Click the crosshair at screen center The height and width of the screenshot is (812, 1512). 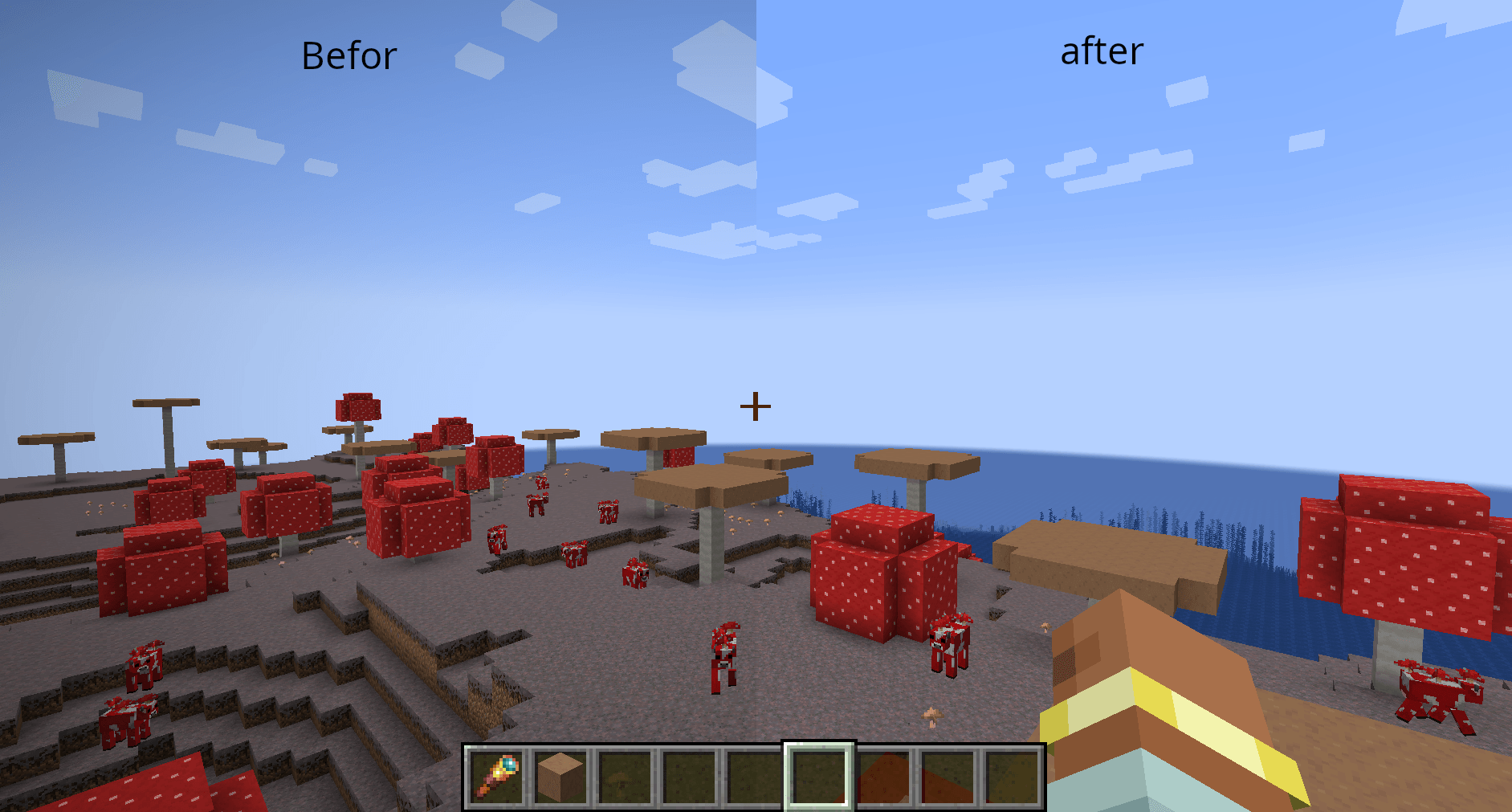tap(756, 406)
